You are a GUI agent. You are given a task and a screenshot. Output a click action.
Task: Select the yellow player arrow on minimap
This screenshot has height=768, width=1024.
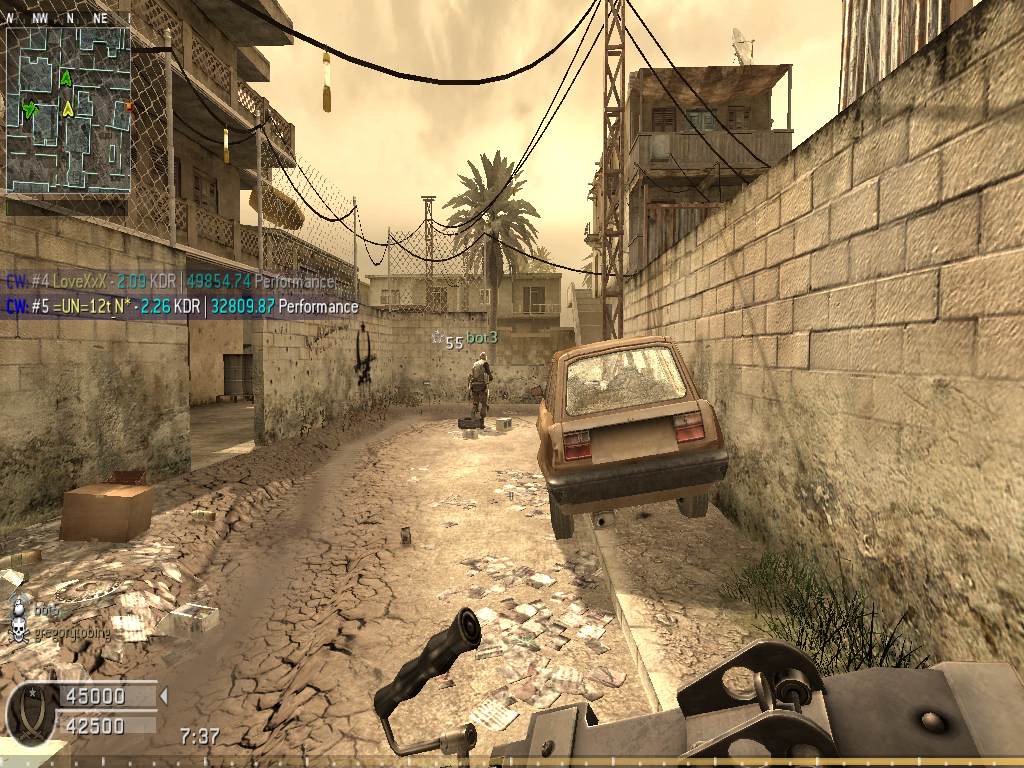[x=68, y=108]
